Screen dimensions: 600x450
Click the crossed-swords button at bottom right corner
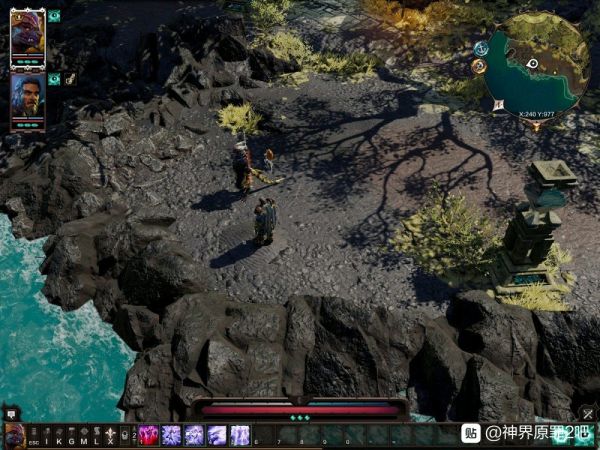click(588, 414)
